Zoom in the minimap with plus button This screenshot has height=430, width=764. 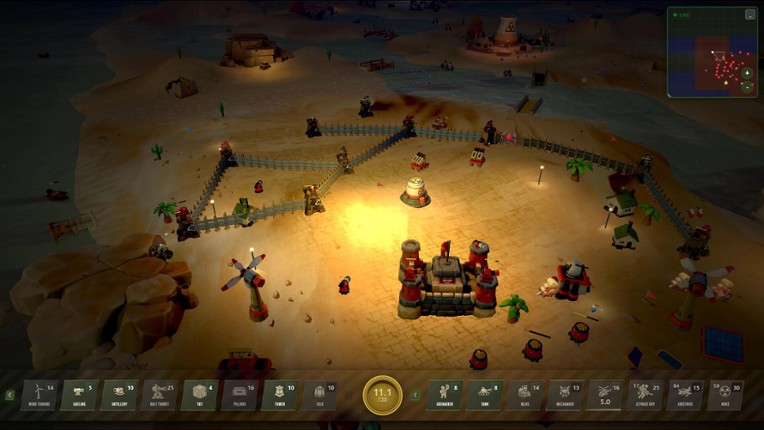747,73
